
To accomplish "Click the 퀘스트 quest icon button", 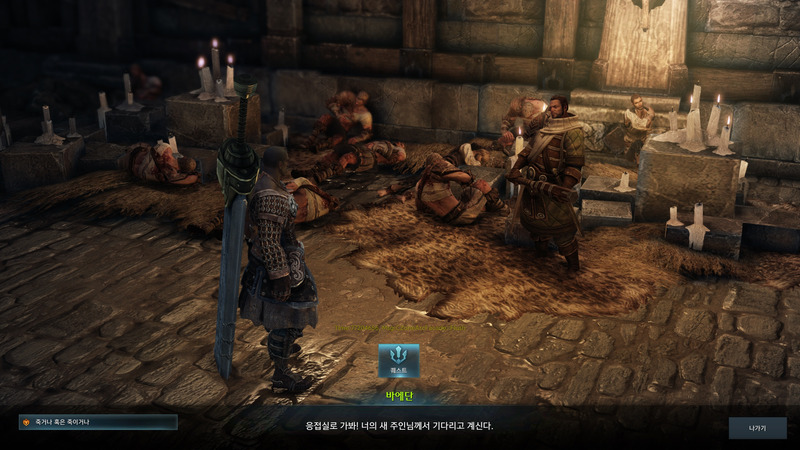I will [399, 360].
